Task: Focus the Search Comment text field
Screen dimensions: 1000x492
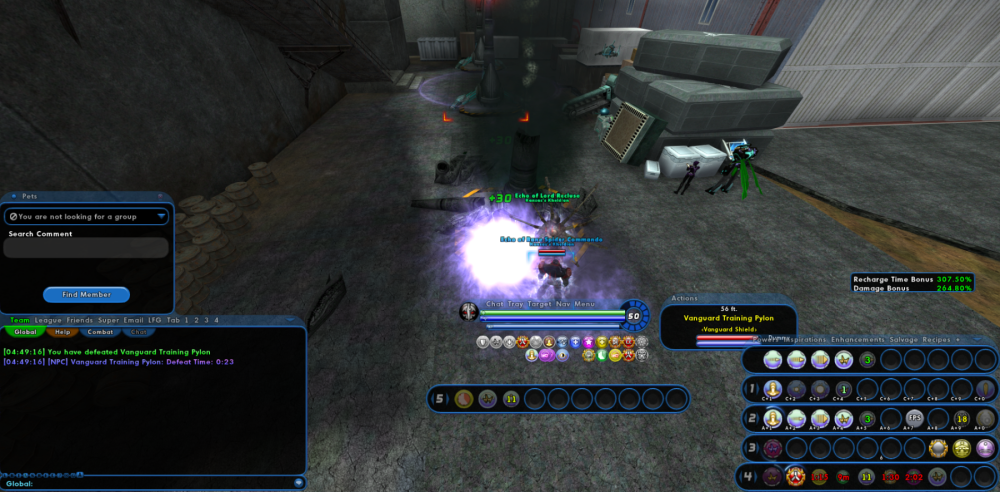Action: click(x=86, y=248)
